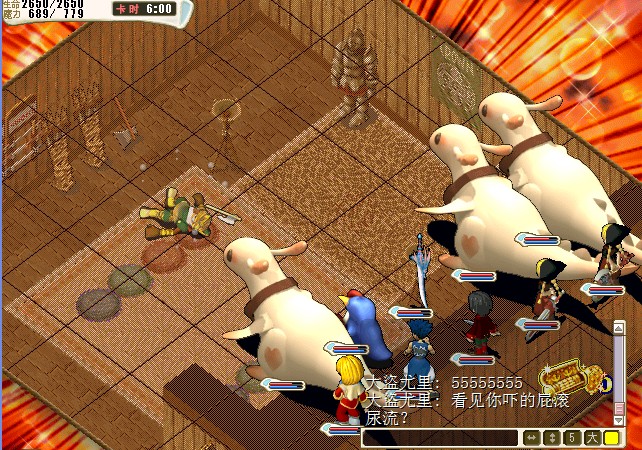Image resolution: width=642 pixels, height=450 pixels.
Task: Toggle chat height with the vertical arrows button
Action: coord(551,438)
